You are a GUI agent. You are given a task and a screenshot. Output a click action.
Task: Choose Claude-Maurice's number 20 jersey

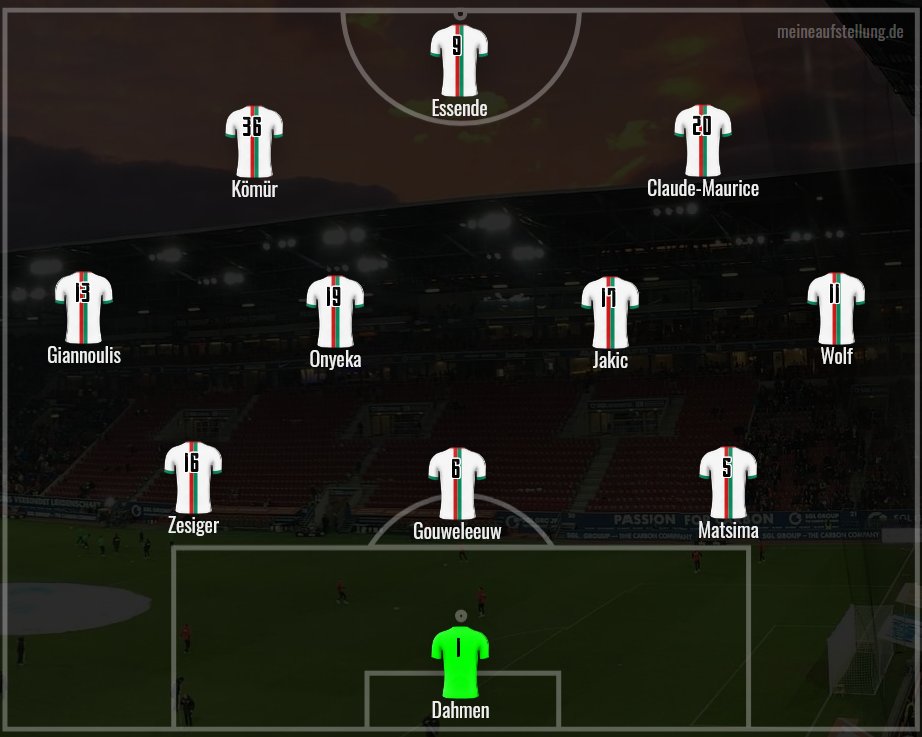[x=702, y=138]
